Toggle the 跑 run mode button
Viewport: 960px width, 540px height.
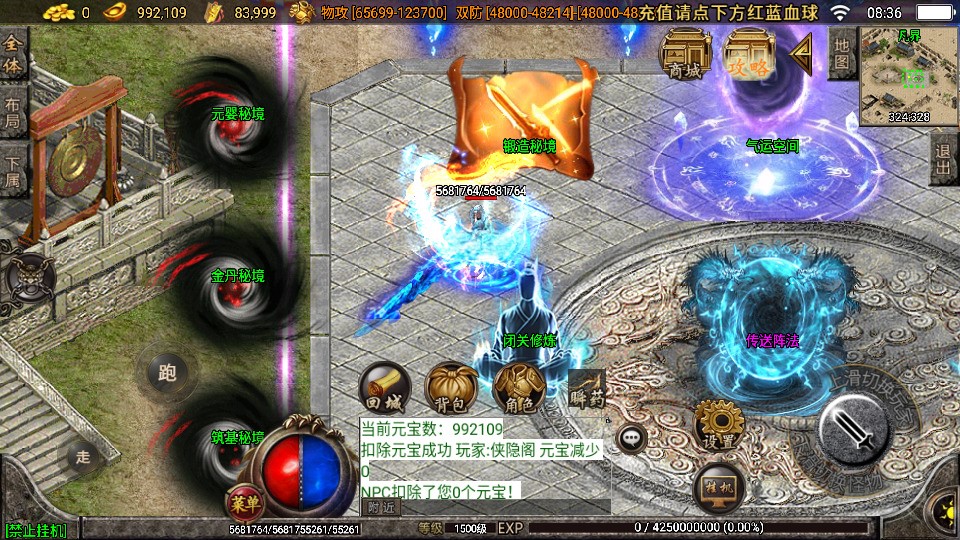pyautogui.click(x=166, y=372)
